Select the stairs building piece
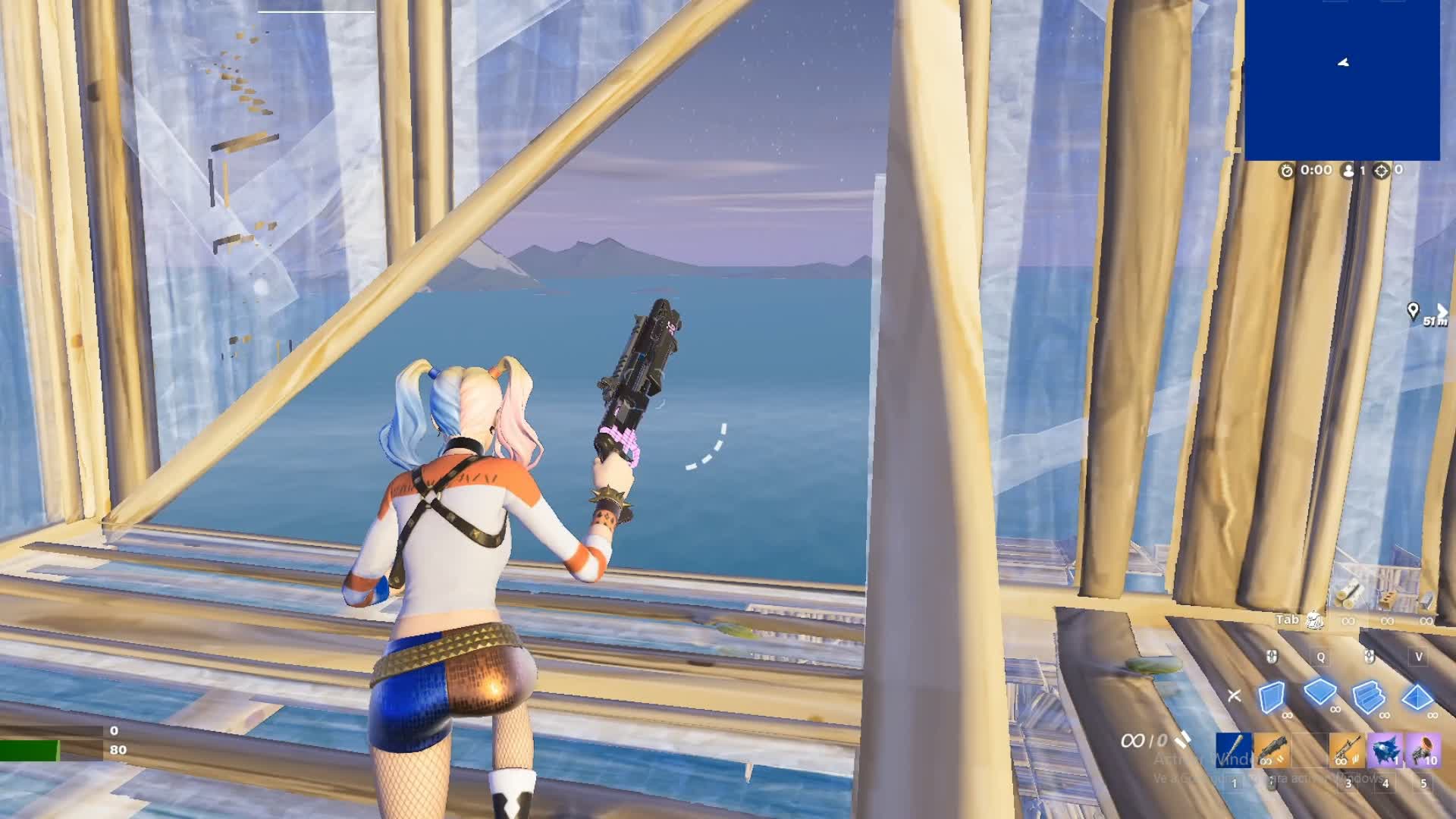1456x819 pixels. coord(1370,696)
